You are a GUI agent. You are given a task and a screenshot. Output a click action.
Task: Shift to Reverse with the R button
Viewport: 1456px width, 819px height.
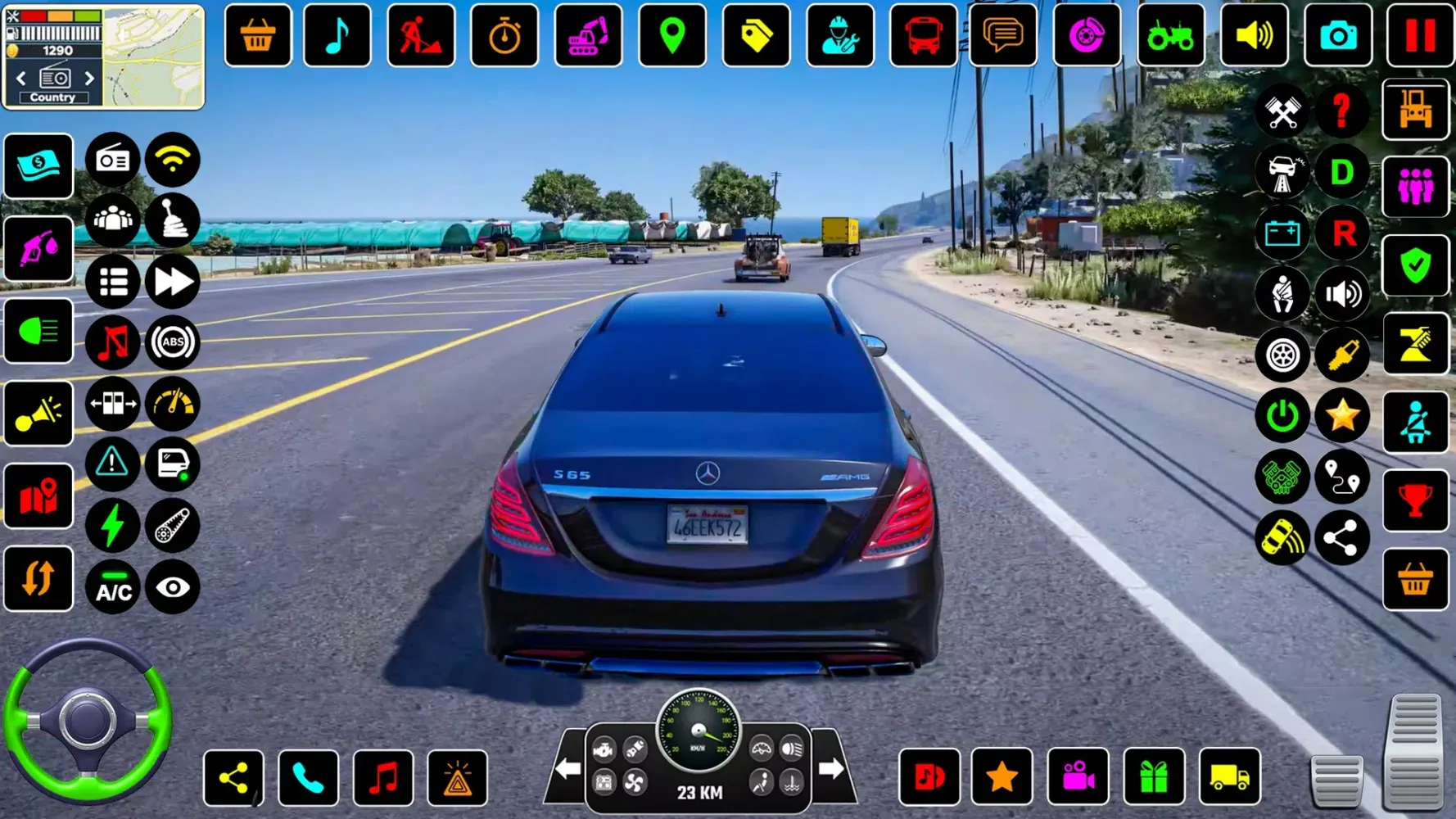(x=1343, y=234)
